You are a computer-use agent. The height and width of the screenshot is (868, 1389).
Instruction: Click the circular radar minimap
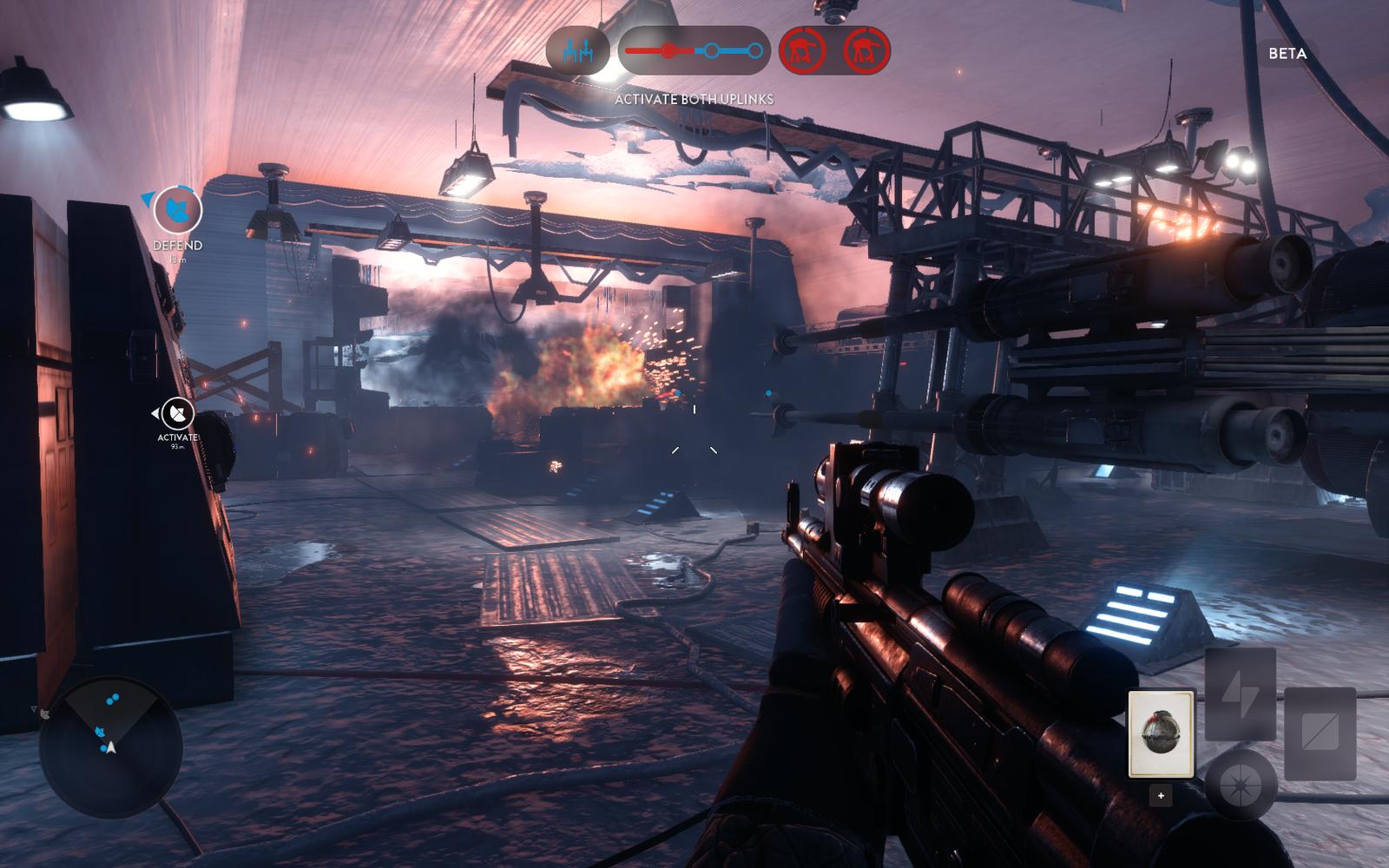pos(110,747)
